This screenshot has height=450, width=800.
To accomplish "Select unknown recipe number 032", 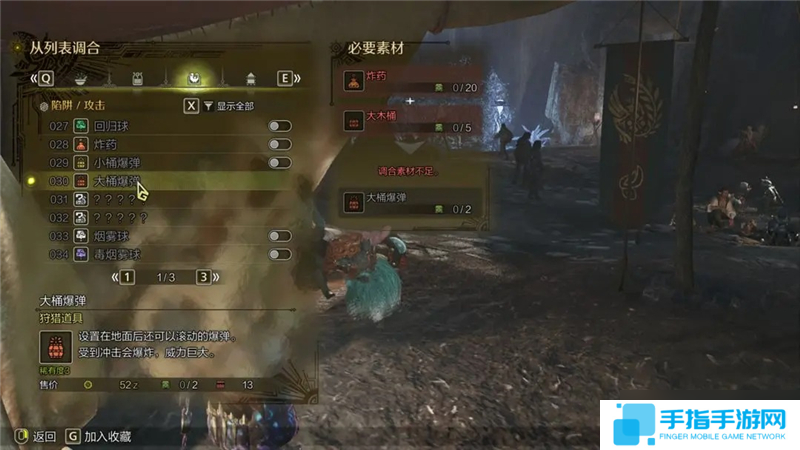I will [x=112, y=217].
